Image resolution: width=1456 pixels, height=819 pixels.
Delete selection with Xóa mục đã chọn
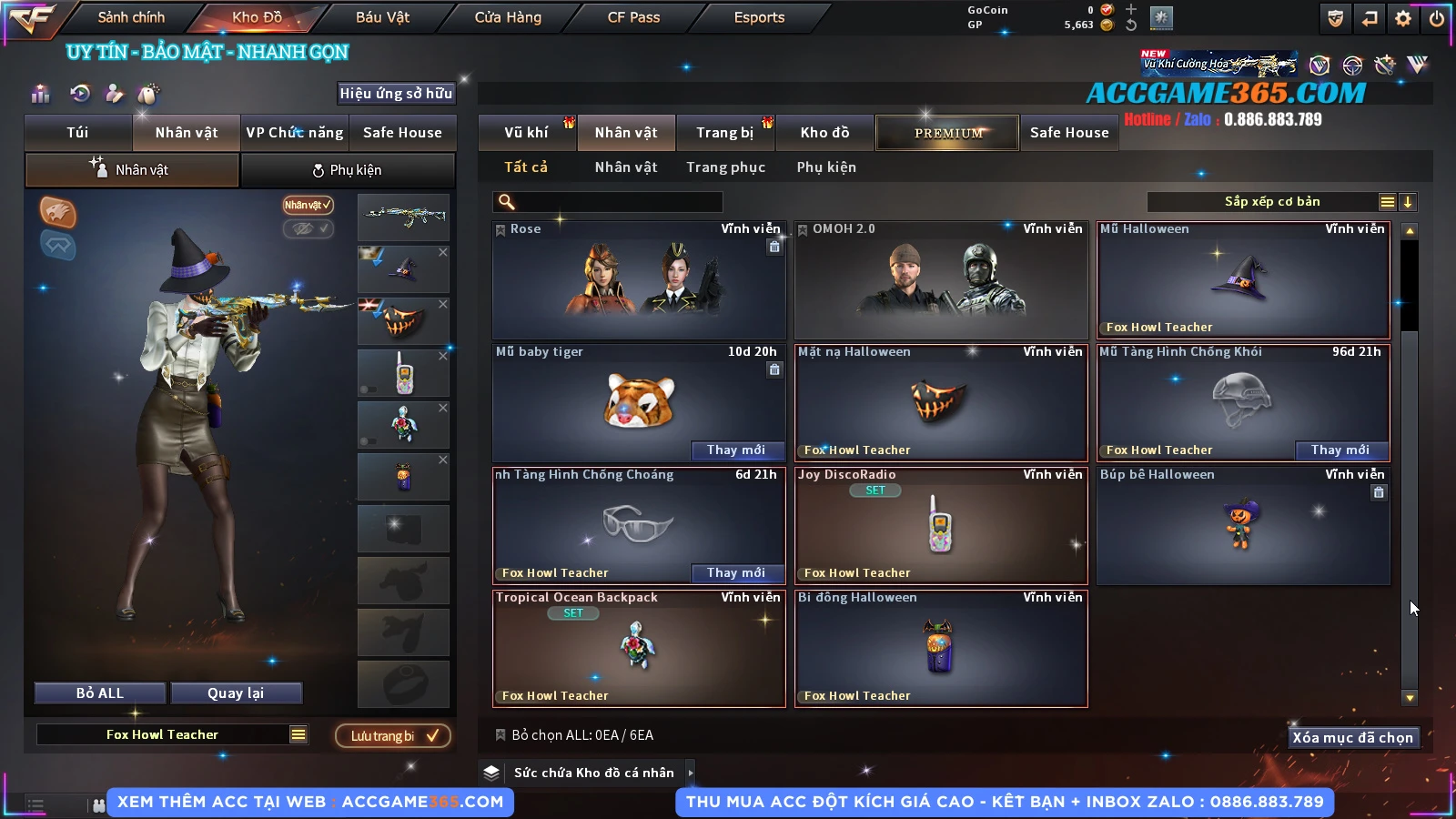point(1352,738)
